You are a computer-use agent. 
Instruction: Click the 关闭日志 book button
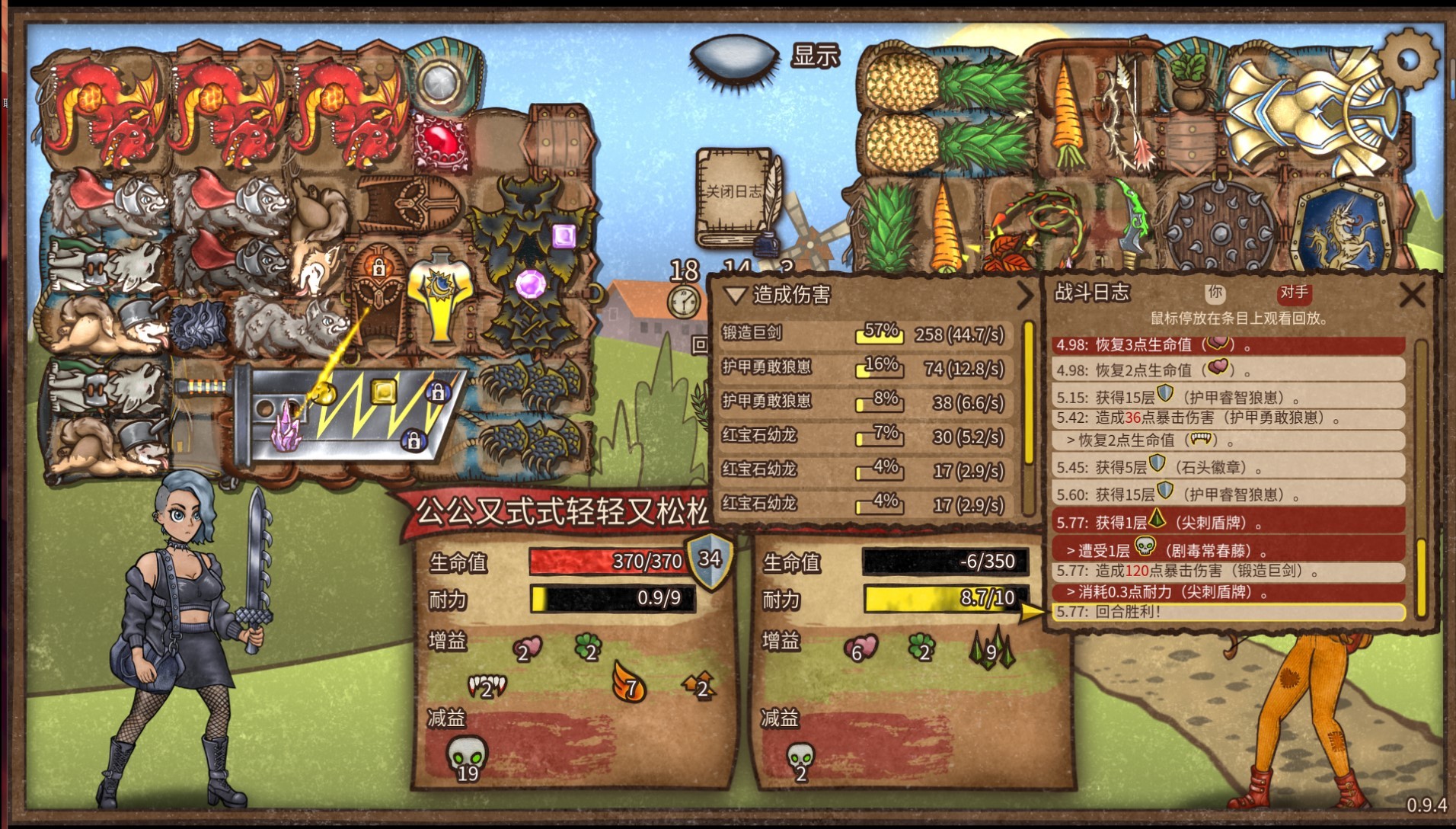pyautogui.click(x=736, y=196)
